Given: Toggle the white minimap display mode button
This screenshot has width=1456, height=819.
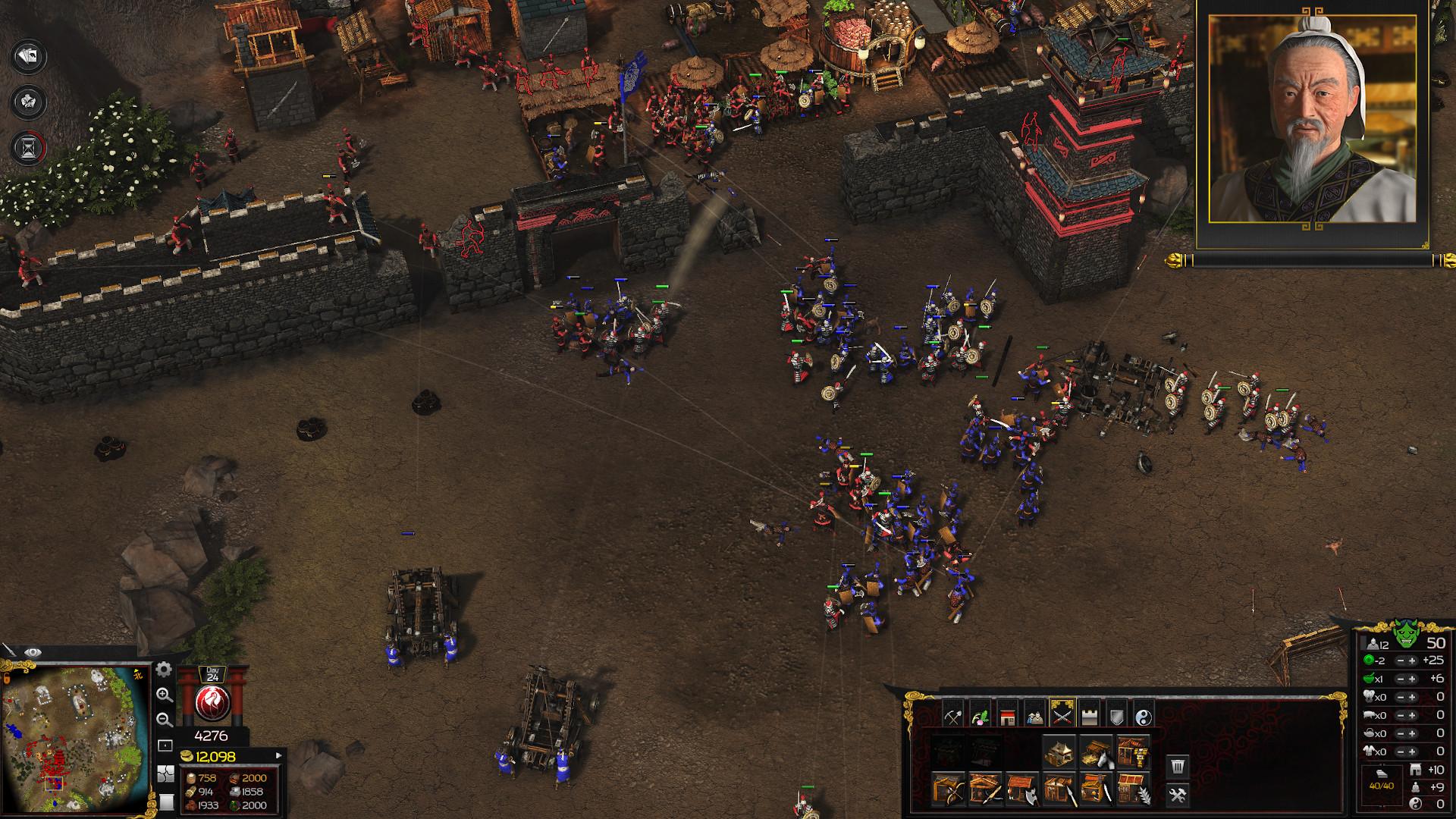Looking at the screenshot, I should tap(167, 801).
